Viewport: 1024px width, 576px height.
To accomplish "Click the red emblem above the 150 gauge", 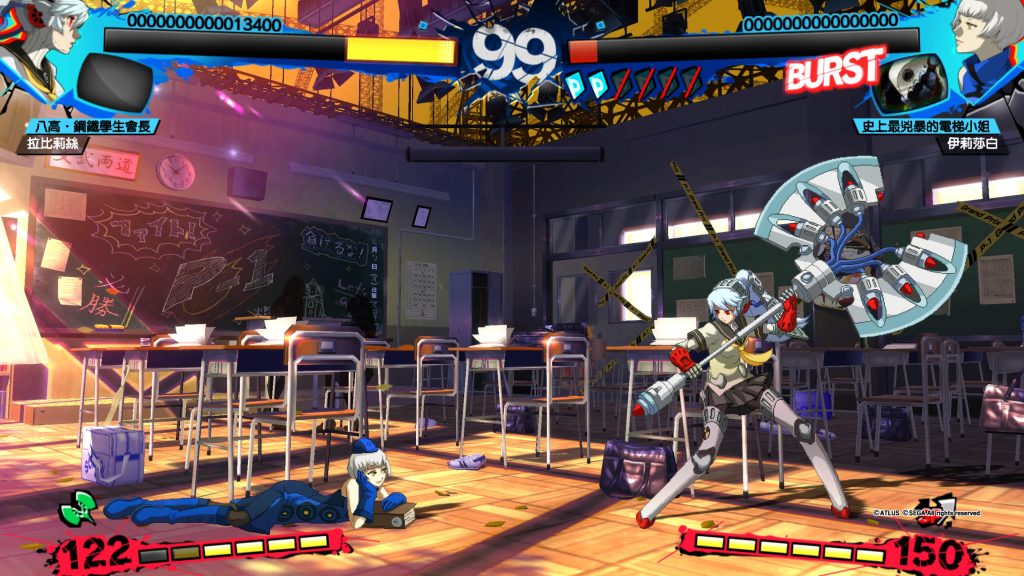I will tap(936, 509).
